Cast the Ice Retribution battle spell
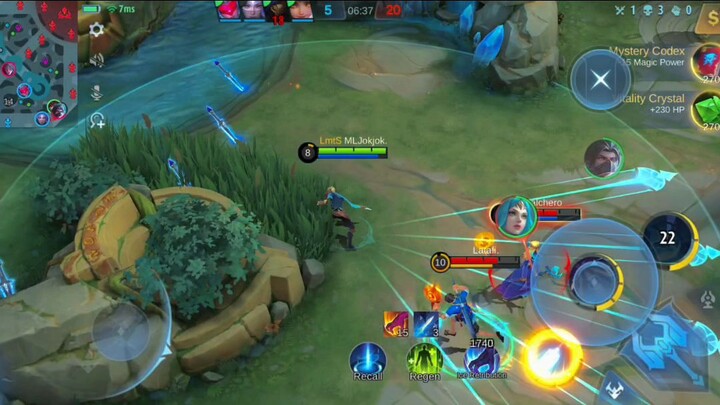720x405 pixels. click(482, 360)
